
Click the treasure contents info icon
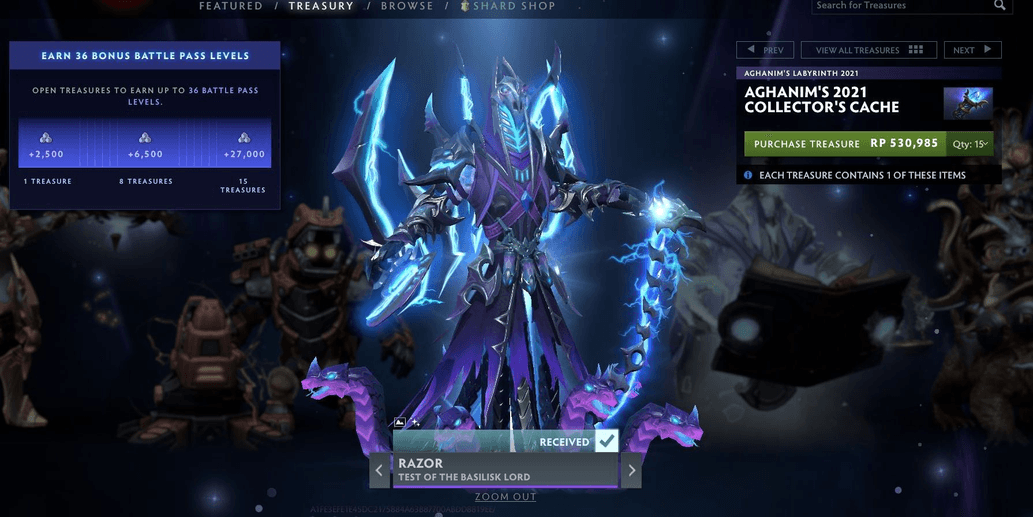748,175
